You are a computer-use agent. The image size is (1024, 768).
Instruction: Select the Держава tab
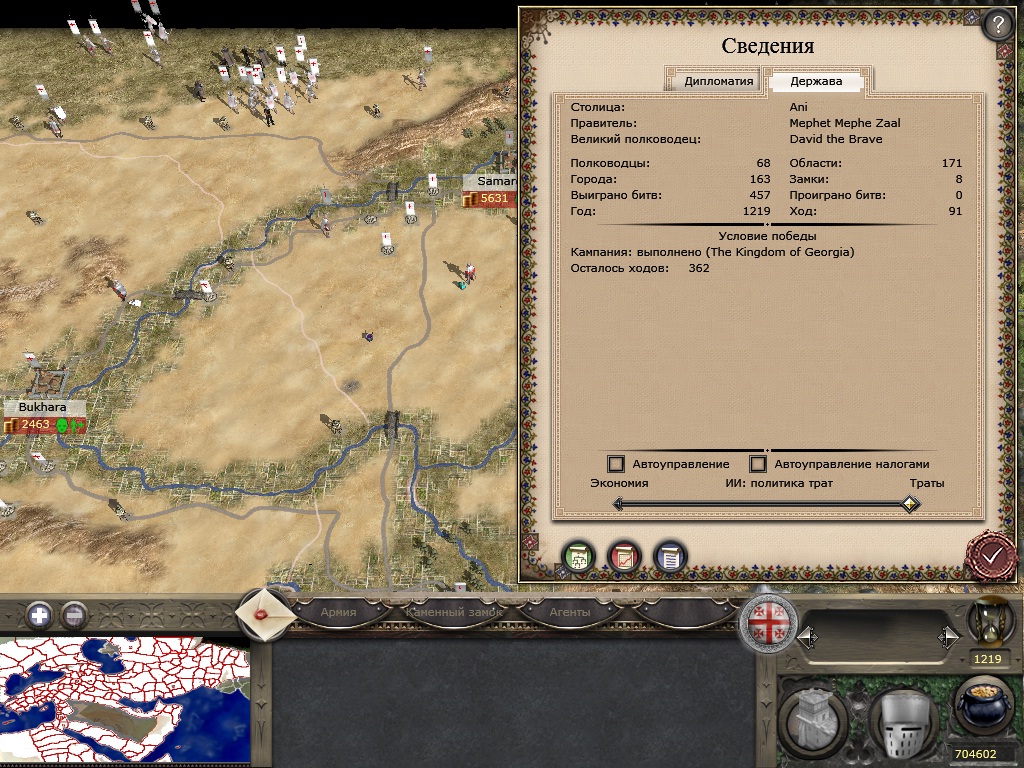tap(816, 82)
